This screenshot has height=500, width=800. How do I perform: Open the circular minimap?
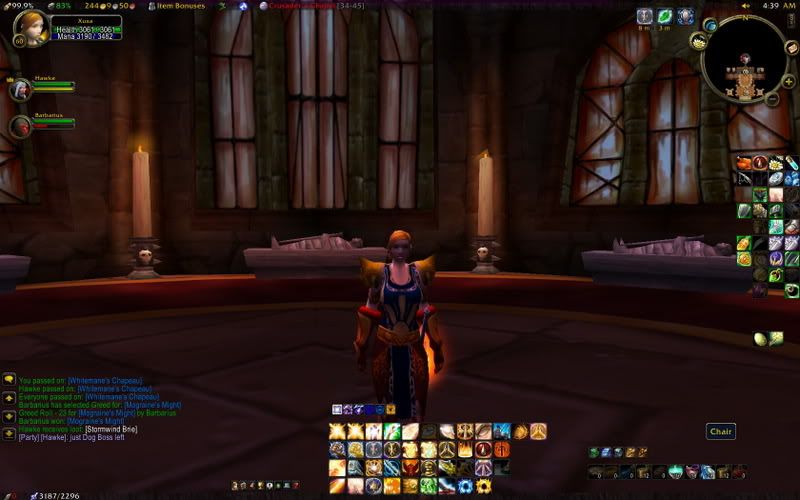pos(743,59)
